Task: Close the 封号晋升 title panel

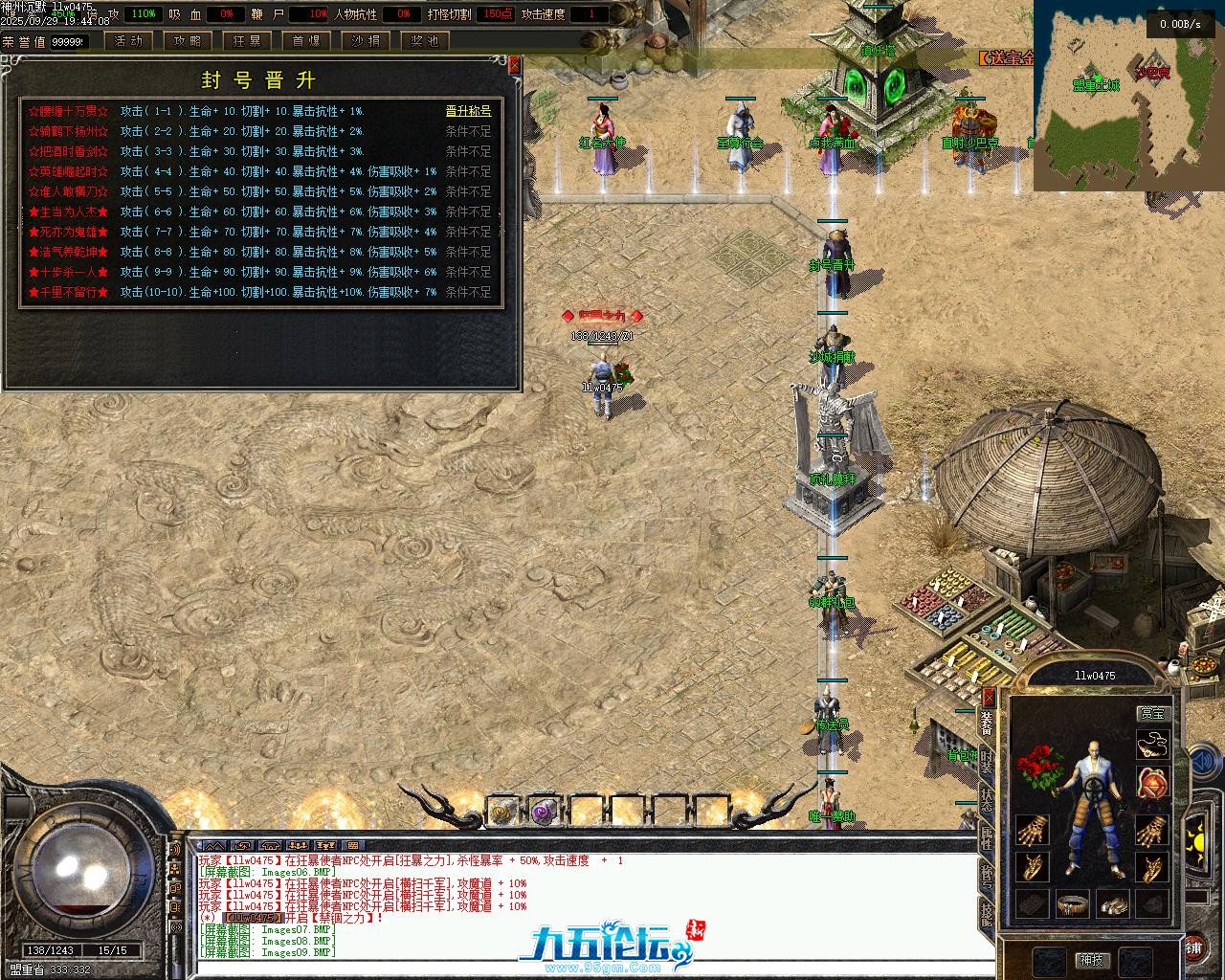Action: pyautogui.click(x=515, y=65)
